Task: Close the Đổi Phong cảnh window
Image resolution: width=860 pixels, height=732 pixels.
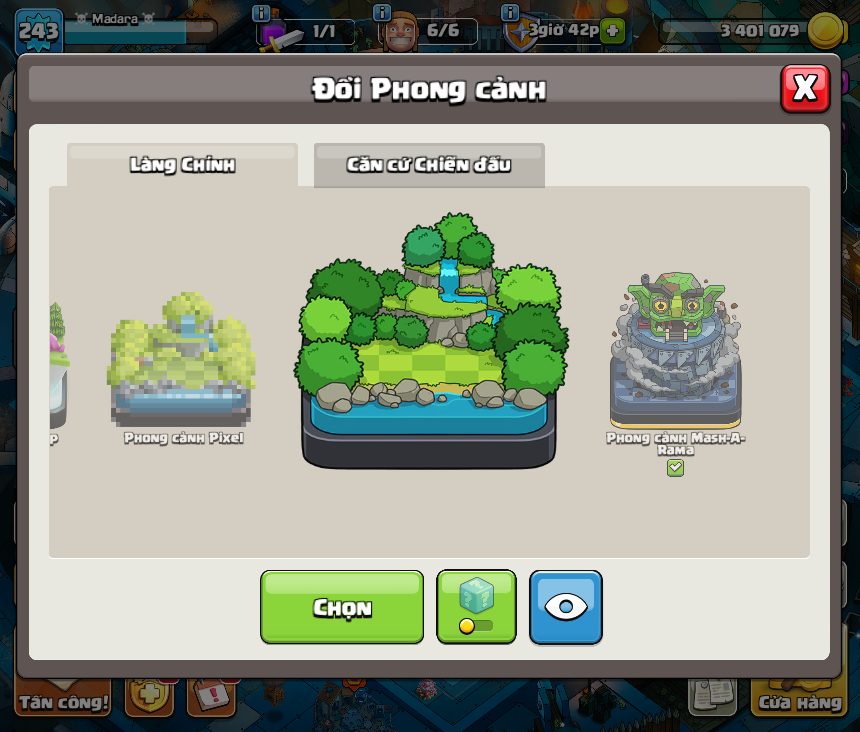Action: pyautogui.click(x=804, y=89)
